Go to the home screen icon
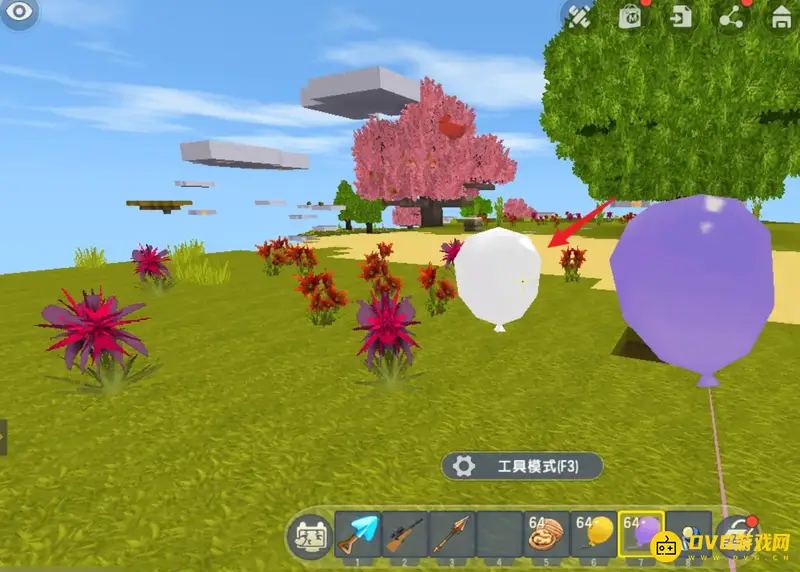The height and width of the screenshot is (572, 800). click(782, 16)
